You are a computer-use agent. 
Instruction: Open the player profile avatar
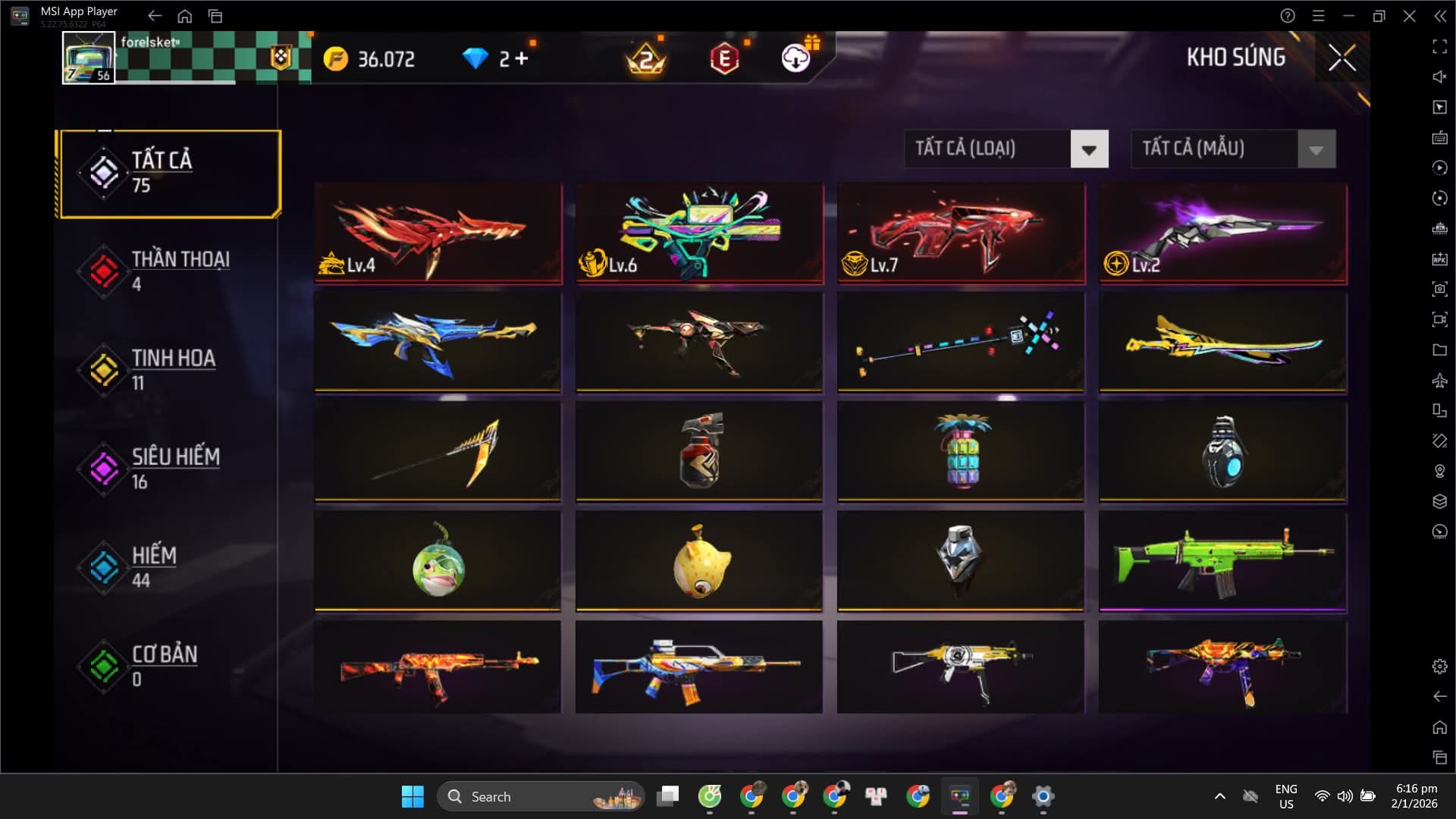pos(89,58)
